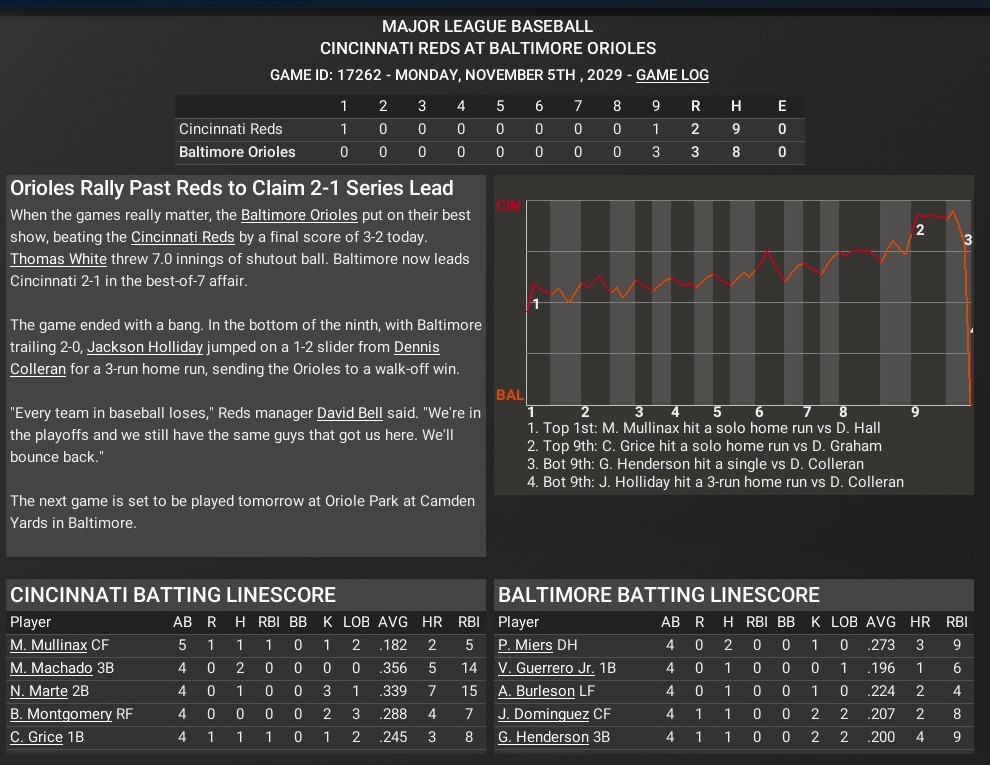Image resolution: width=990 pixels, height=765 pixels.
Task: View A. Burleson's player profile
Action: [x=537, y=691]
